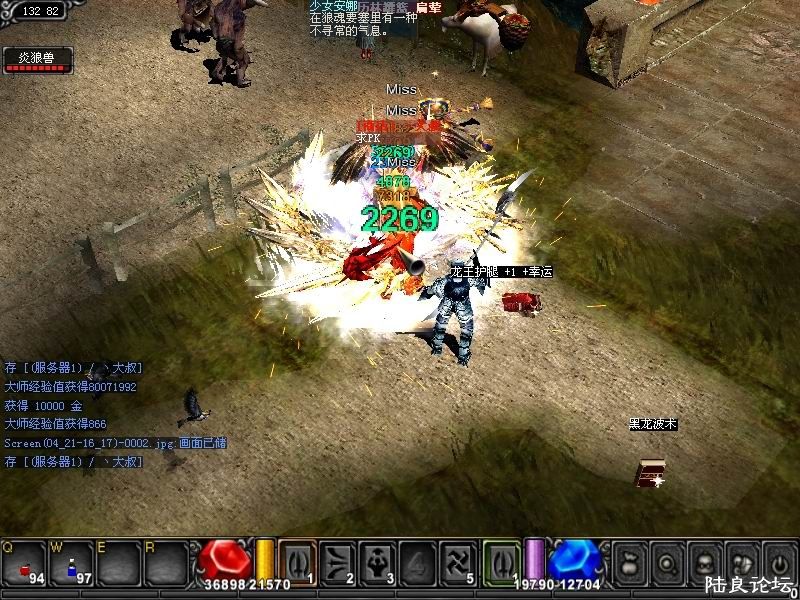Image resolution: width=800 pixels, height=600 pixels.
Task: Use the blue mana potion in slot W
Action: click(x=72, y=563)
